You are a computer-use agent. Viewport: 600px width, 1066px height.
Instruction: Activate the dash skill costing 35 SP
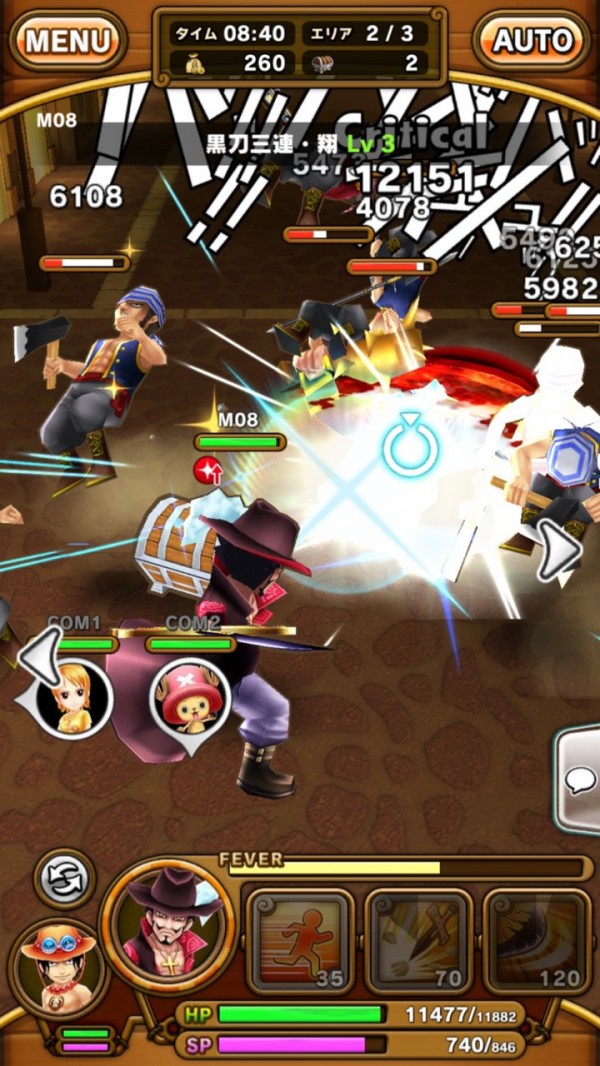coord(300,942)
